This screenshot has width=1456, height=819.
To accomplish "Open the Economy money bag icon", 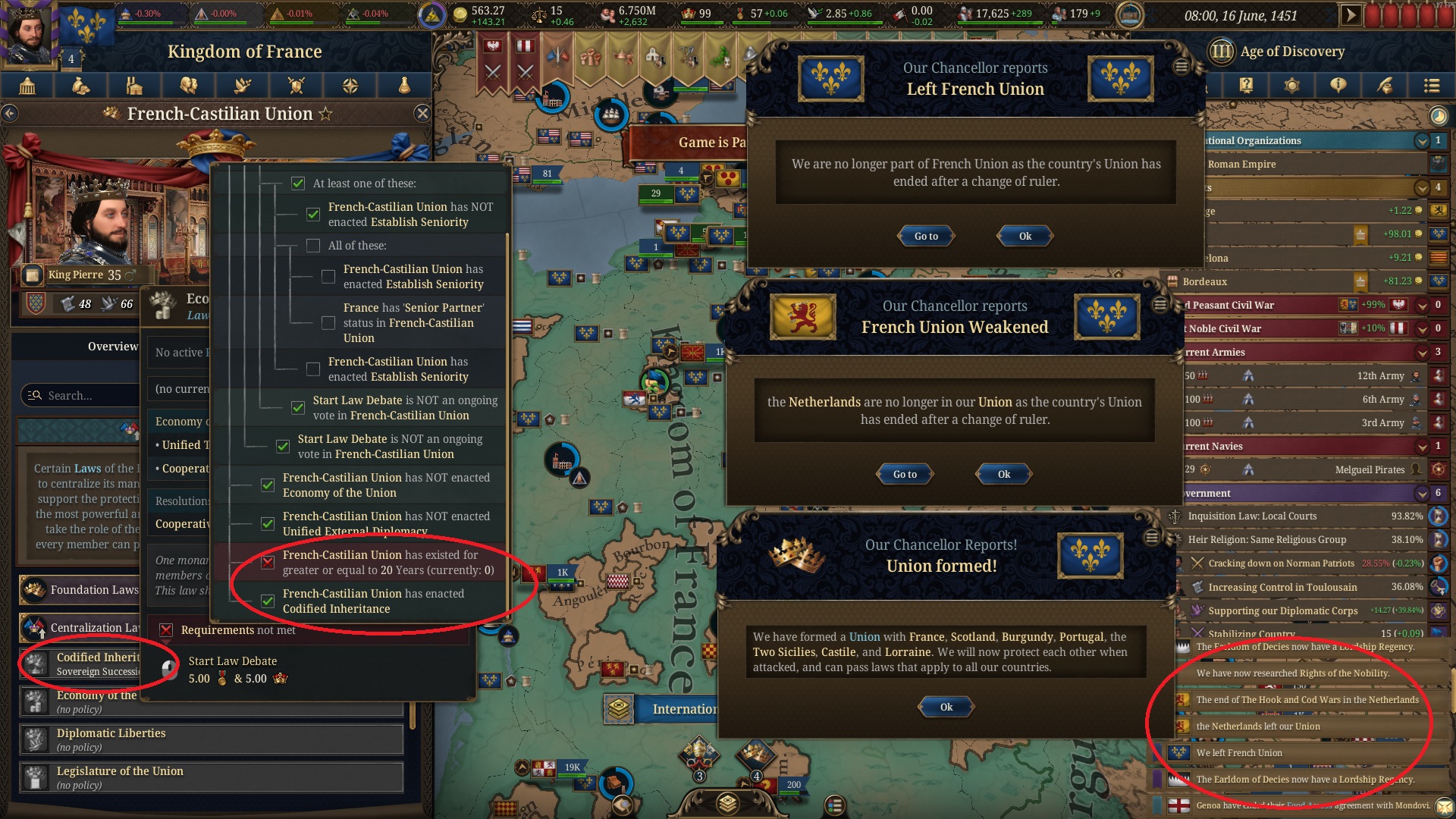I will 80,86.
